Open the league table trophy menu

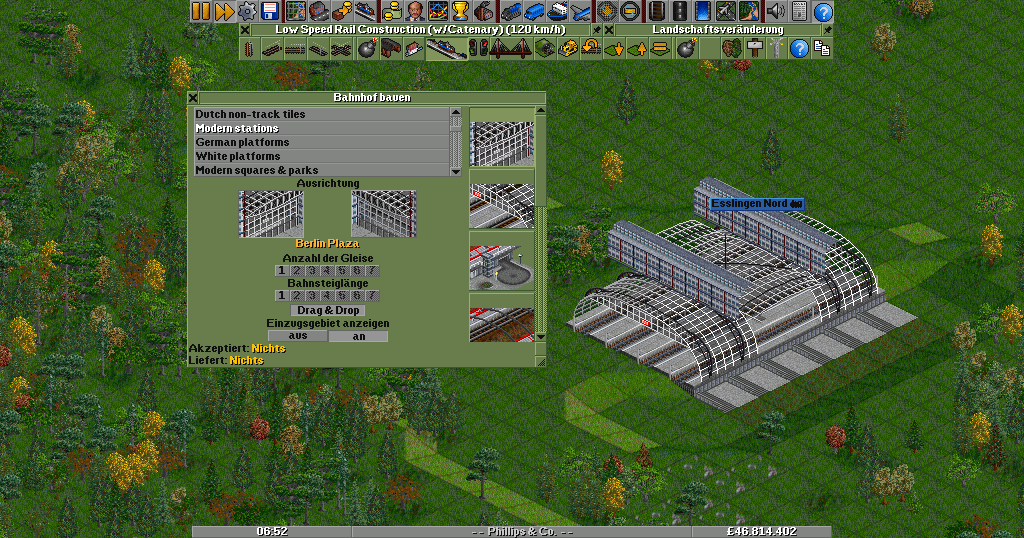[460, 11]
